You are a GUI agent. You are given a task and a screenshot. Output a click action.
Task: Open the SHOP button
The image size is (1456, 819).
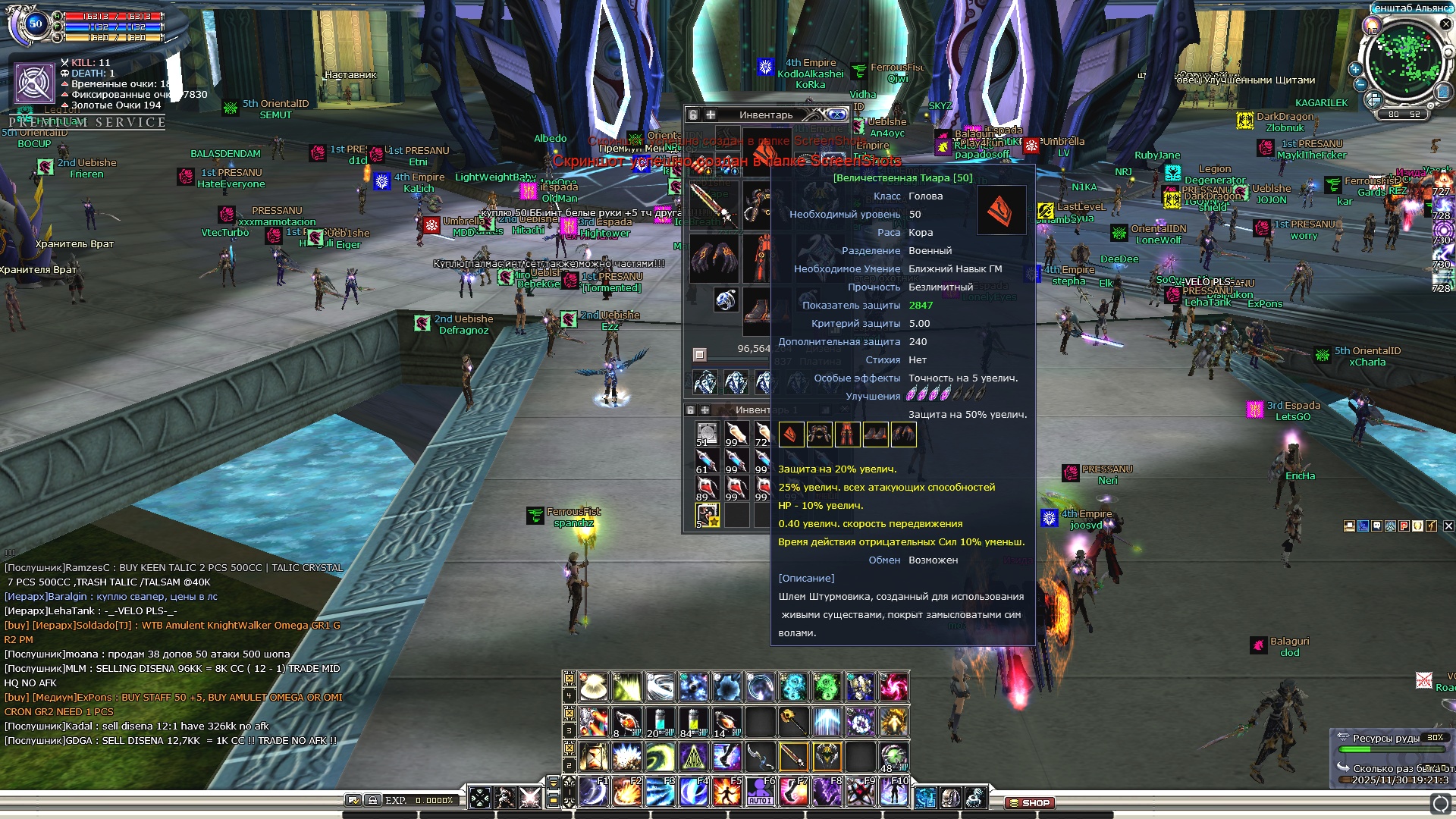(x=1029, y=802)
